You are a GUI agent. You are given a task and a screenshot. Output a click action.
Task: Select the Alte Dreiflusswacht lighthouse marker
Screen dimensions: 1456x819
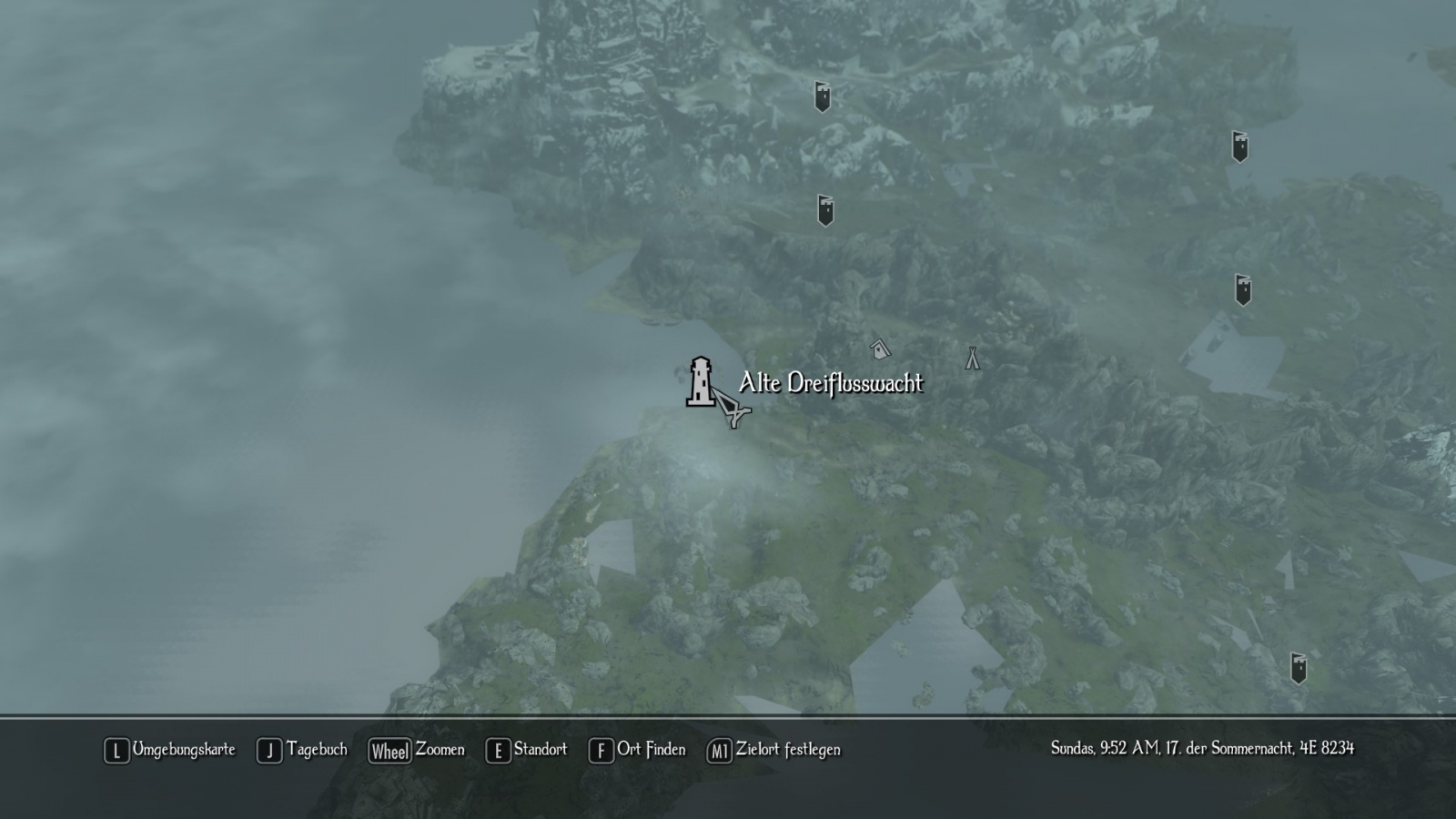pos(700,382)
